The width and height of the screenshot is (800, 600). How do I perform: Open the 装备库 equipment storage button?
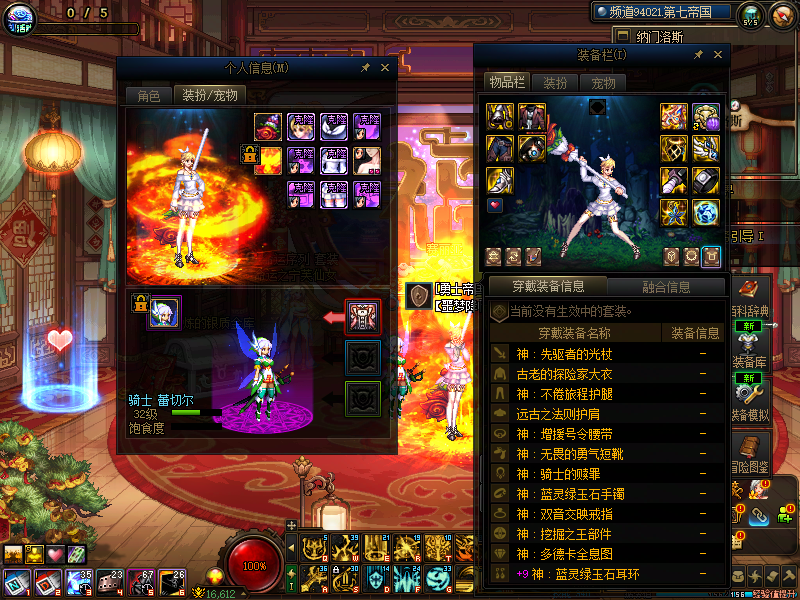tap(749, 351)
